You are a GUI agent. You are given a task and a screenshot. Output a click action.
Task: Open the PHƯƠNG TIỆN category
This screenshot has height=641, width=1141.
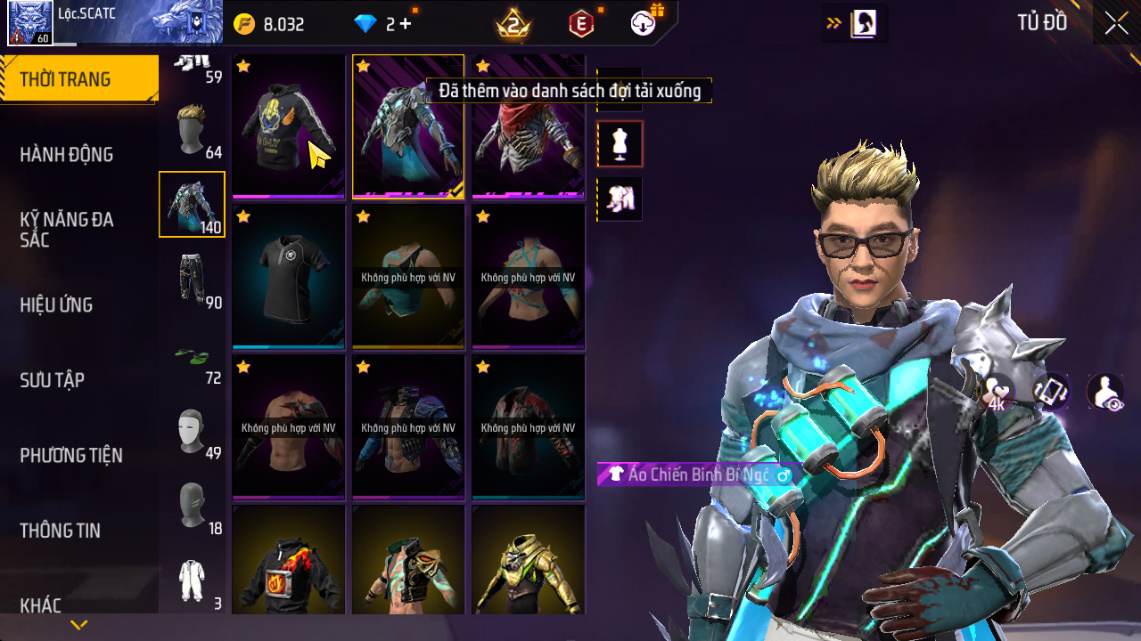coord(71,455)
